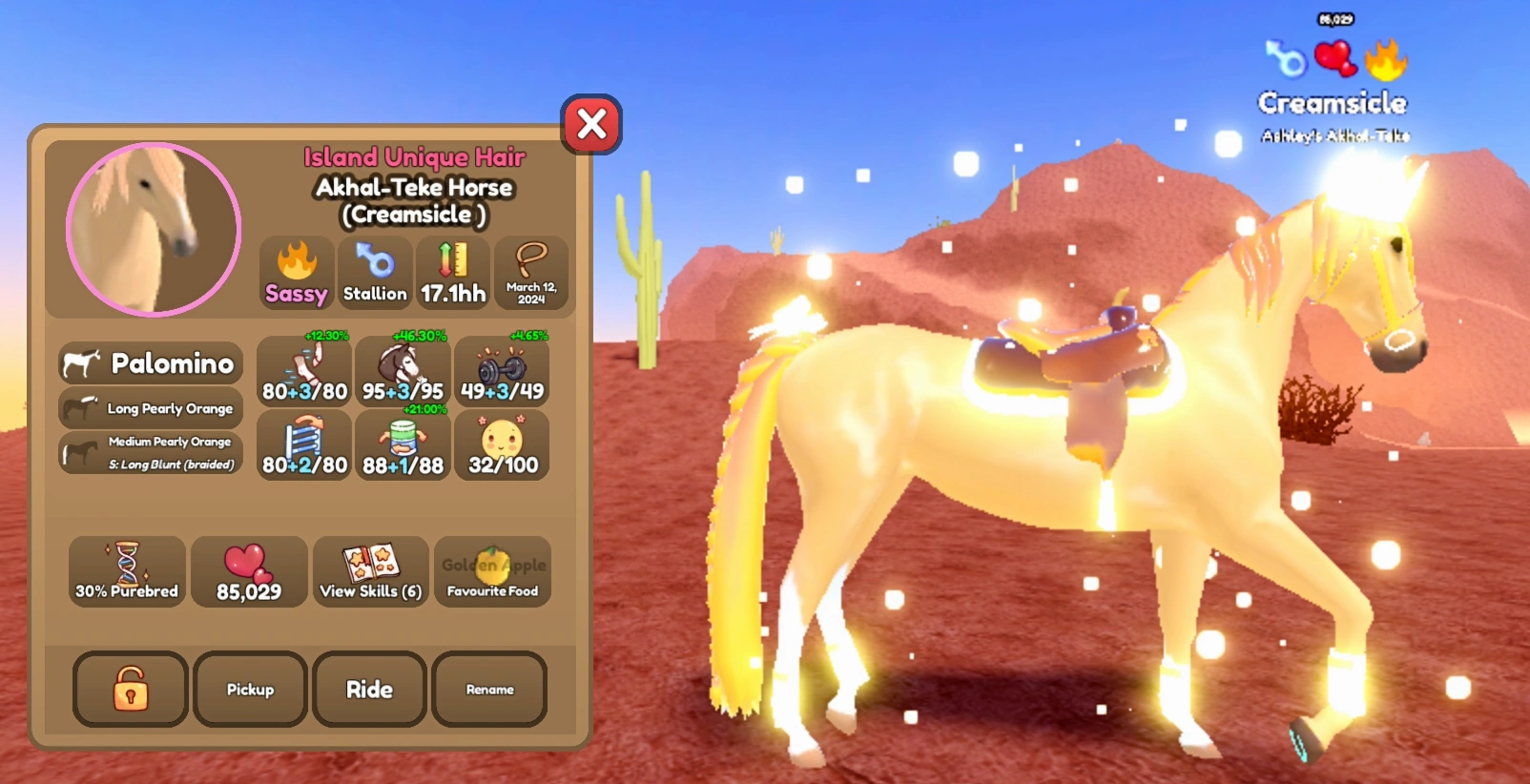Open the 30% Purebred DNA hourglass icon
1530x784 pixels.
(x=125, y=571)
